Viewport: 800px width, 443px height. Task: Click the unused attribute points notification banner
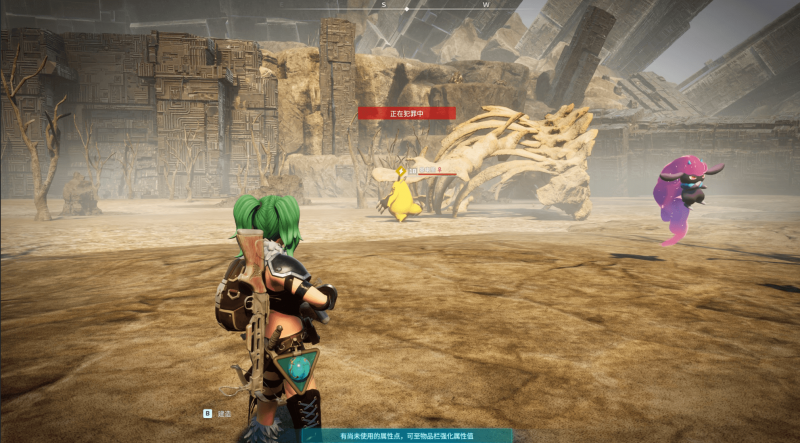(407, 436)
